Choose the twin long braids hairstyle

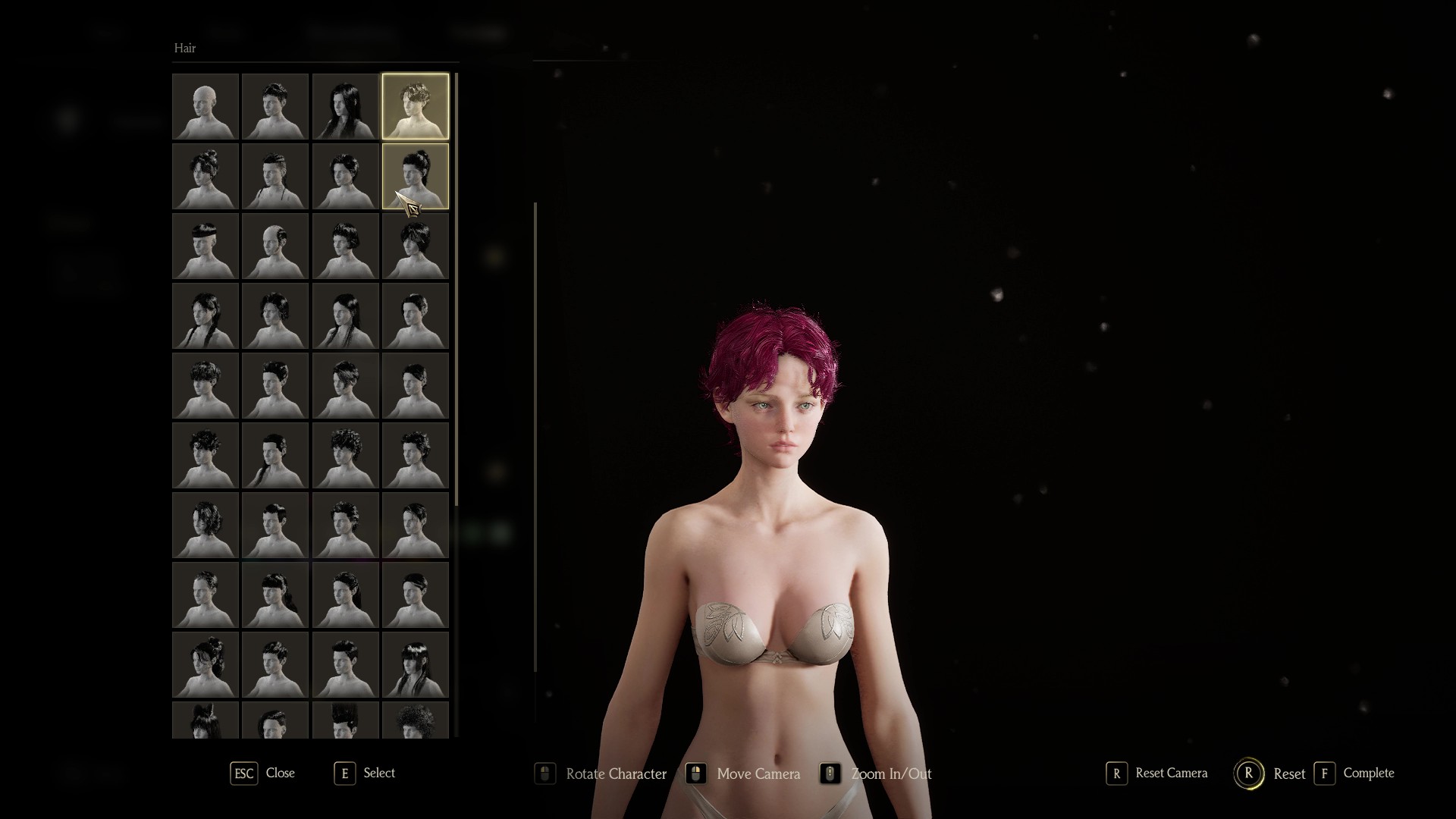pyautogui.click(x=206, y=315)
